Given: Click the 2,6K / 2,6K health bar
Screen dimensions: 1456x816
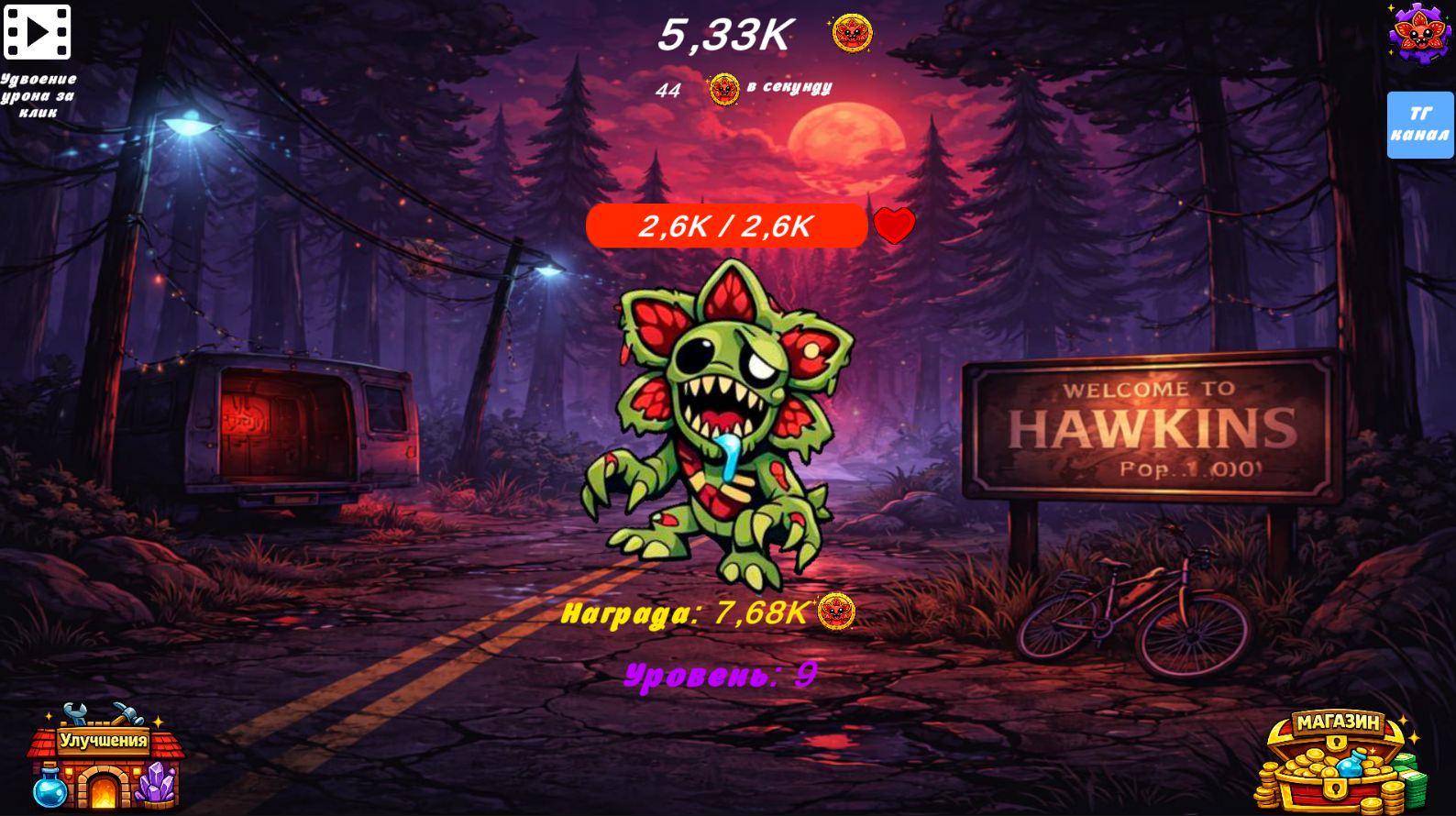Looking at the screenshot, I should pos(727,226).
